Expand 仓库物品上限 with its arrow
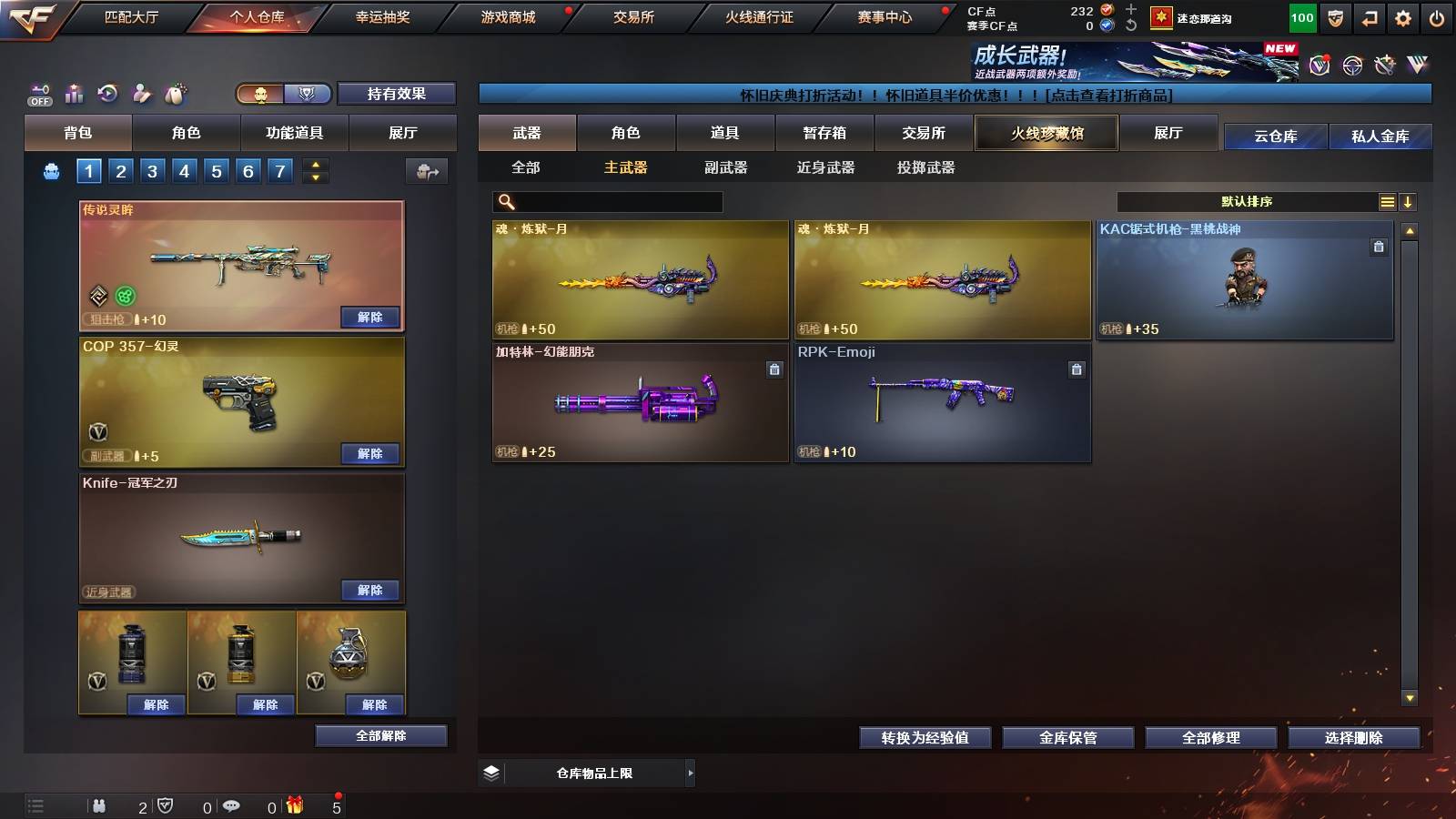Screen dimensions: 1456x819 [692, 773]
